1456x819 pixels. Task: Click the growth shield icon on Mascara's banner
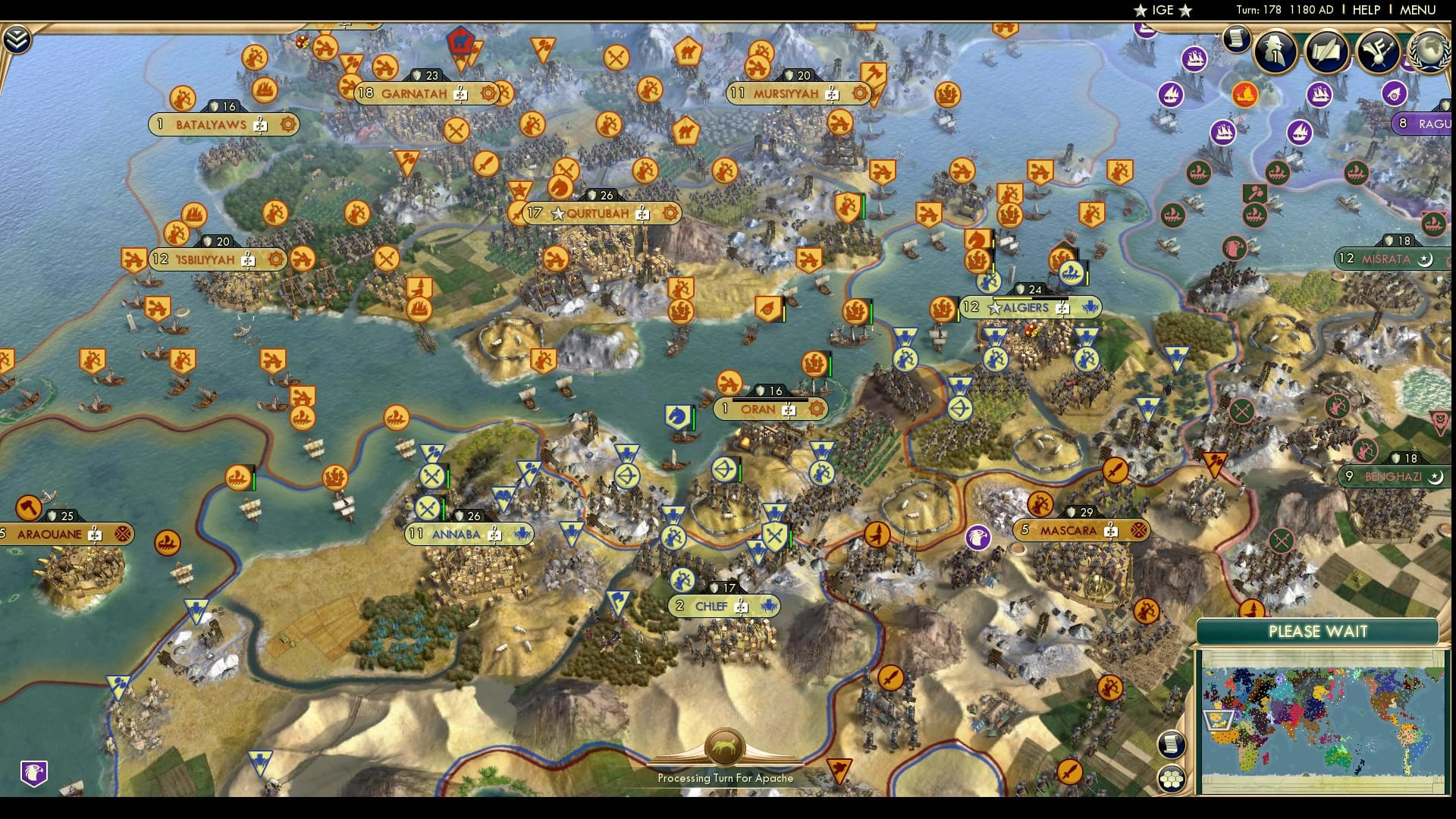point(1072,512)
